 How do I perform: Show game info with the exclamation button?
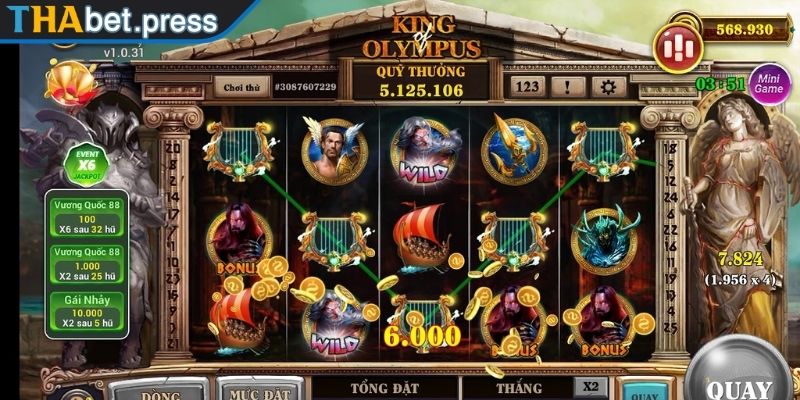(567, 86)
